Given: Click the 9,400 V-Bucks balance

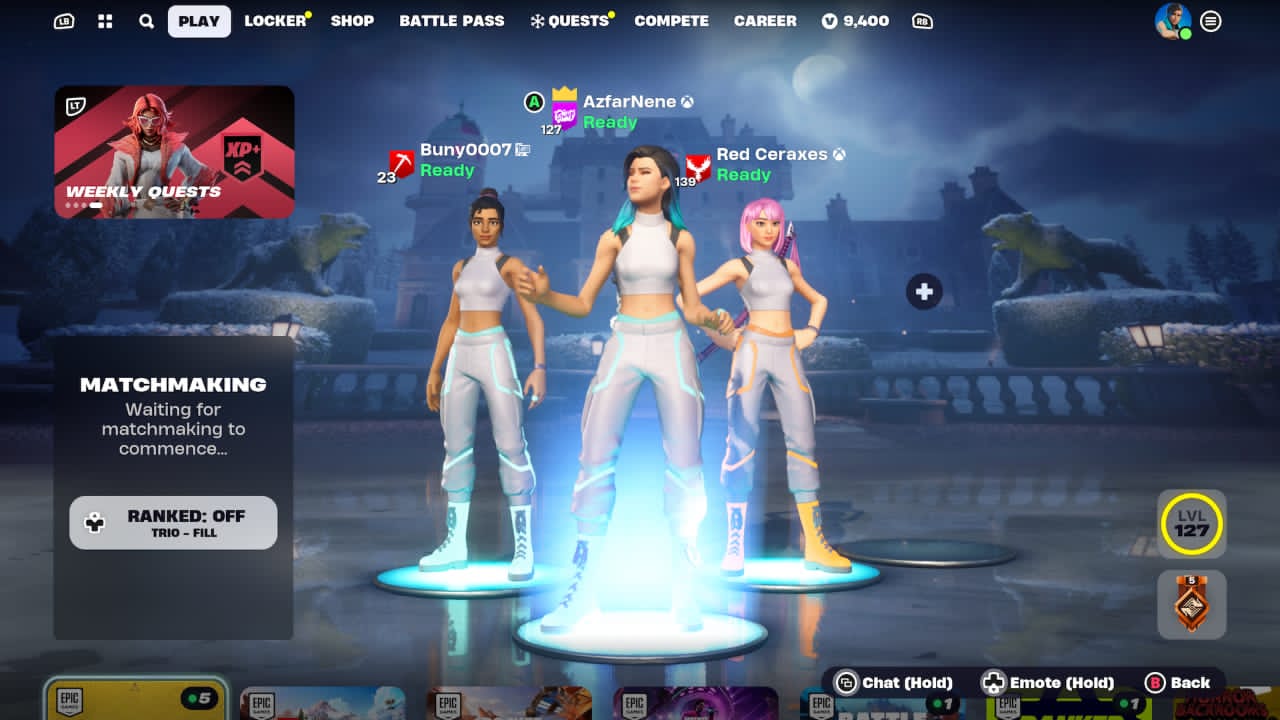Looking at the screenshot, I should tap(855, 21).
